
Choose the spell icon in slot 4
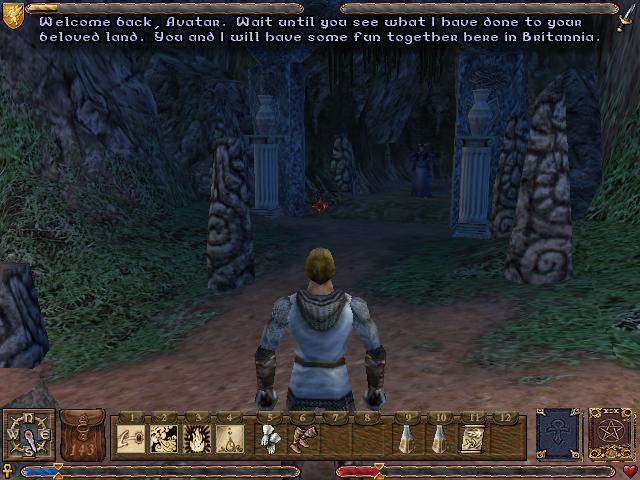[x=230, y=437]
